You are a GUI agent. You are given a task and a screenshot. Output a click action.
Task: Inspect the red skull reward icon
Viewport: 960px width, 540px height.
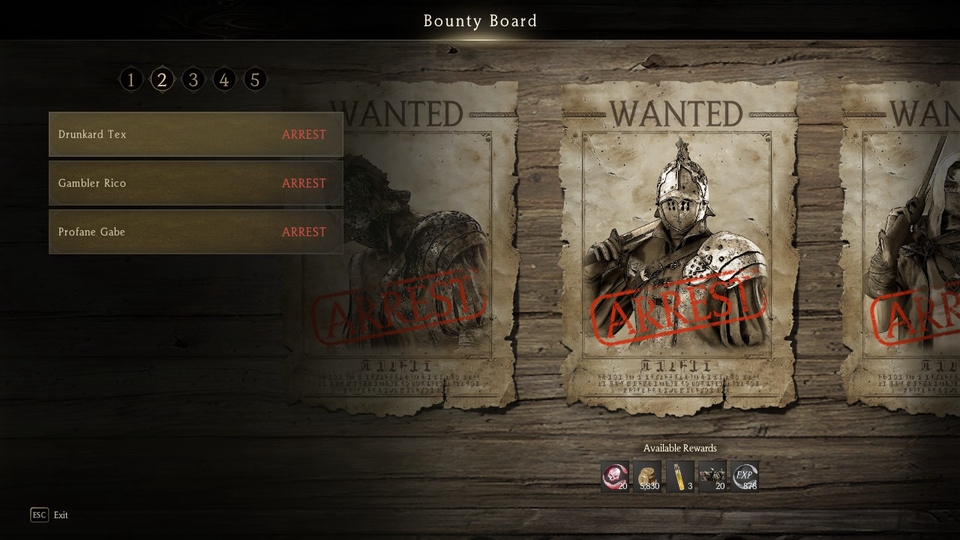pyautogui.click(x=616, y=476)
